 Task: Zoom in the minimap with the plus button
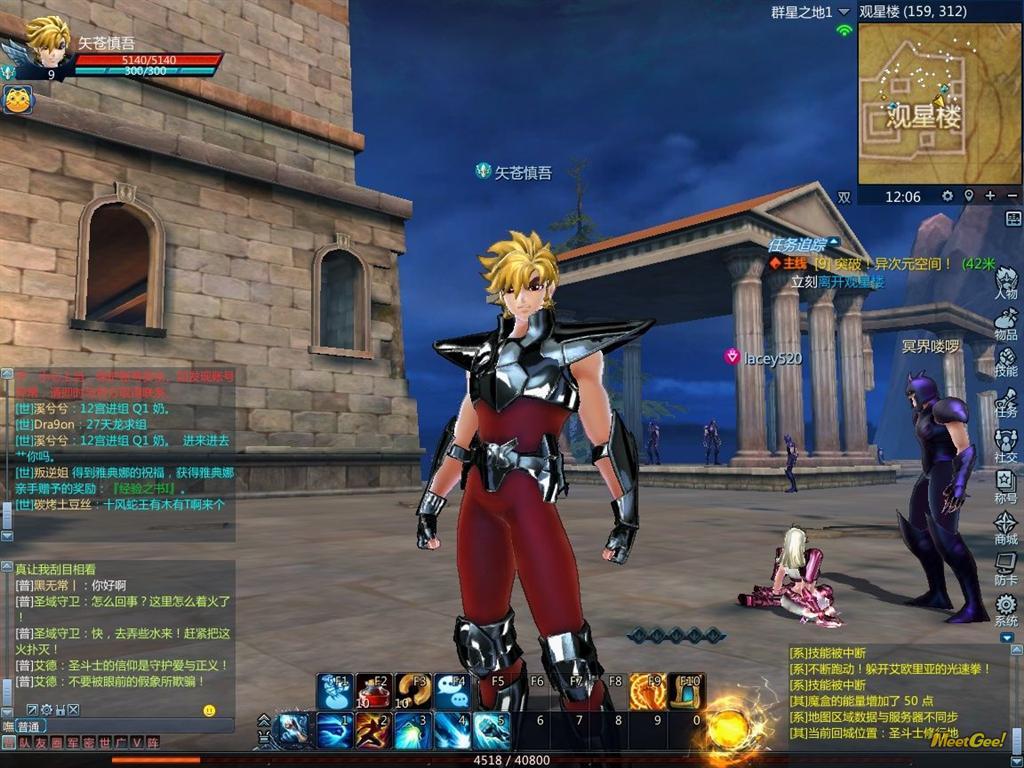coord(990,196)
